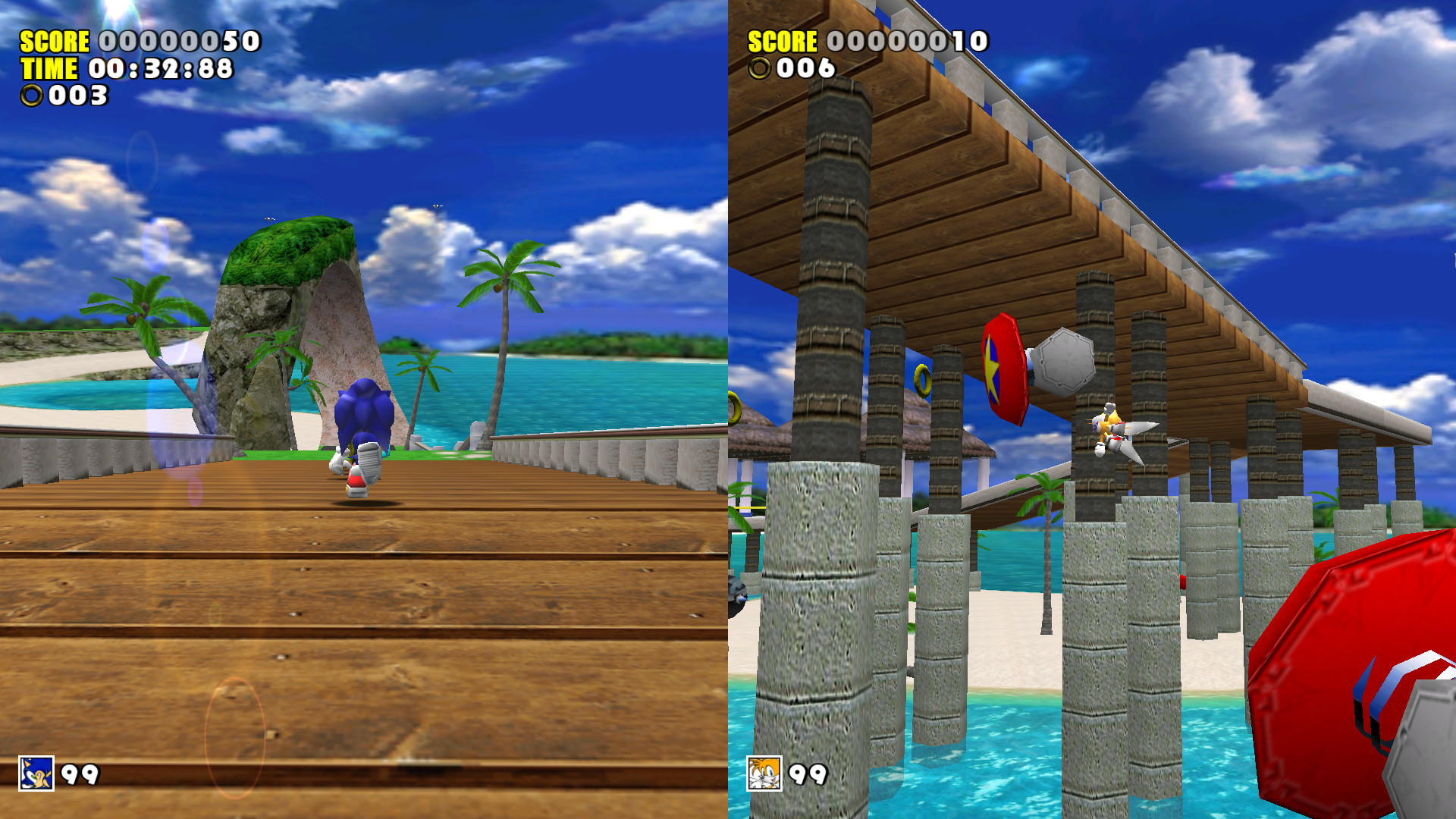This screenshot has width=1456, height=819.
Task: Select the gold ring counter icon on left screen
Action: point(32,96)
